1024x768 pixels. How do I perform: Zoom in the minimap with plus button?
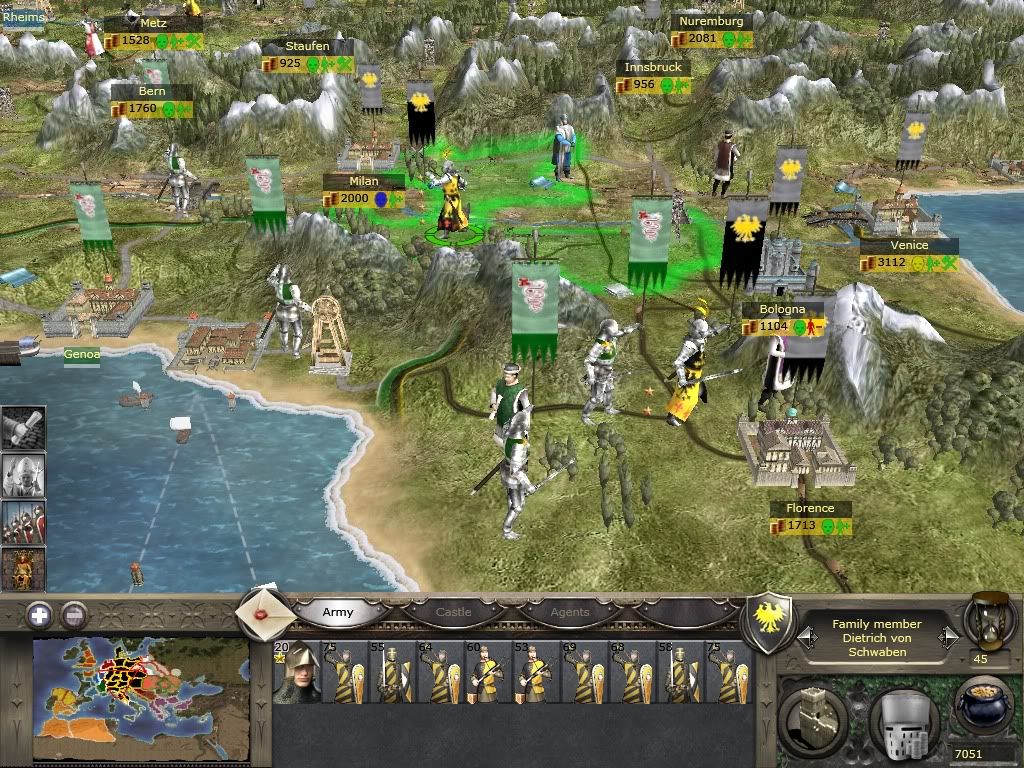(39, 615)
